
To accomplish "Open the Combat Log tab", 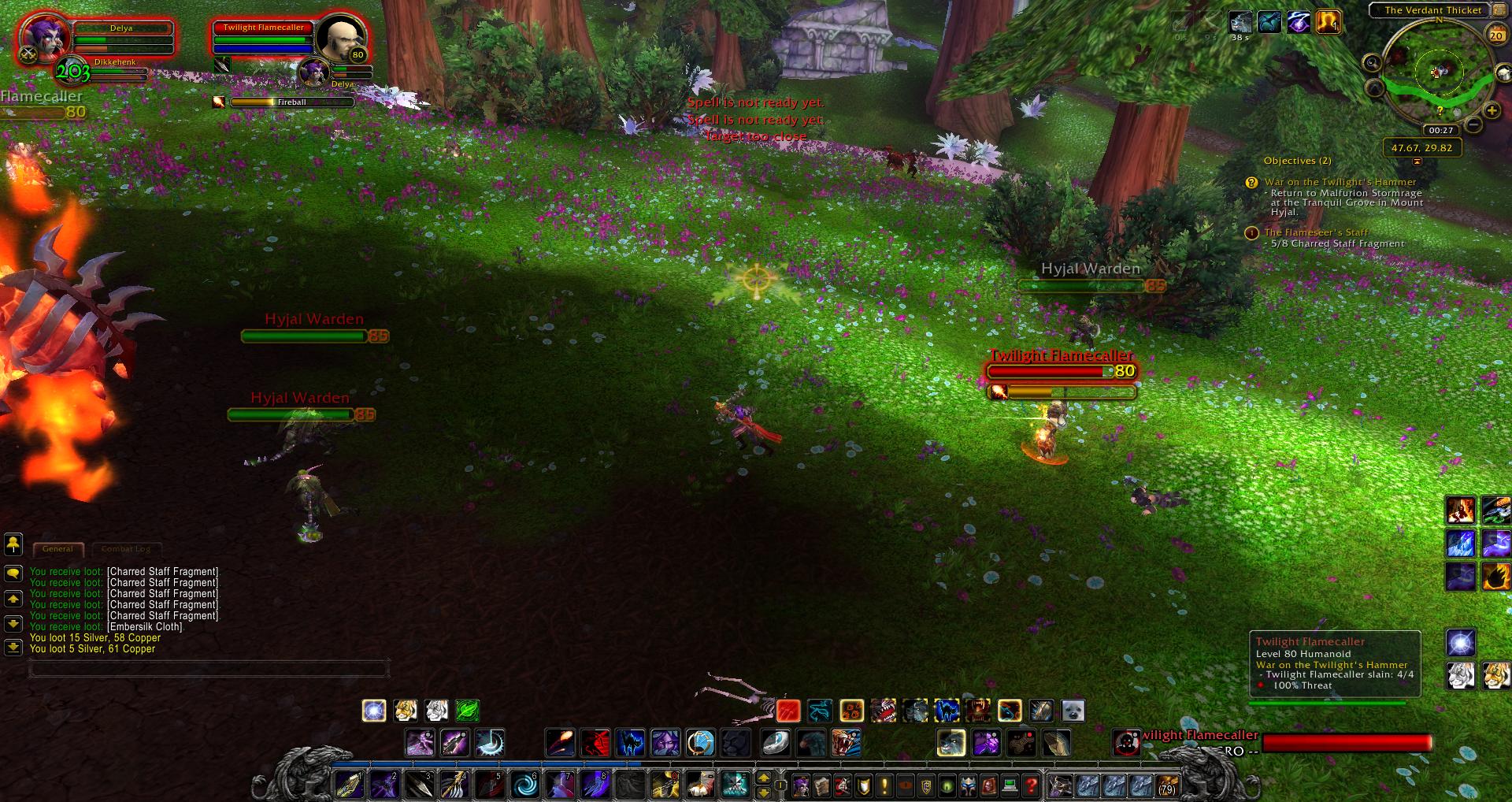I will (126, 549).
